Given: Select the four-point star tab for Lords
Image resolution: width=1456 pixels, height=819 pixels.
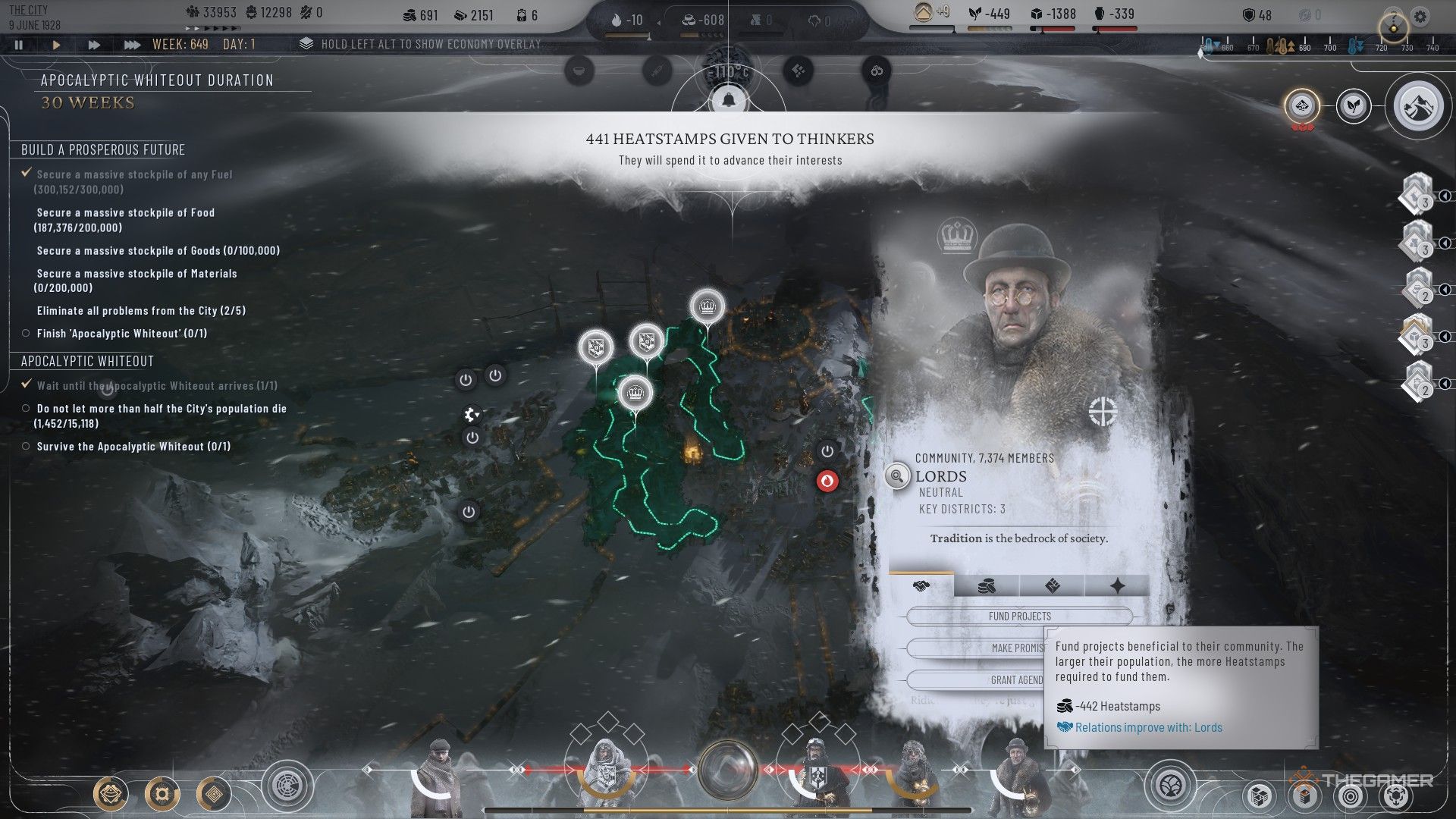Looking at the screenshot, I should pos(1117,585).
